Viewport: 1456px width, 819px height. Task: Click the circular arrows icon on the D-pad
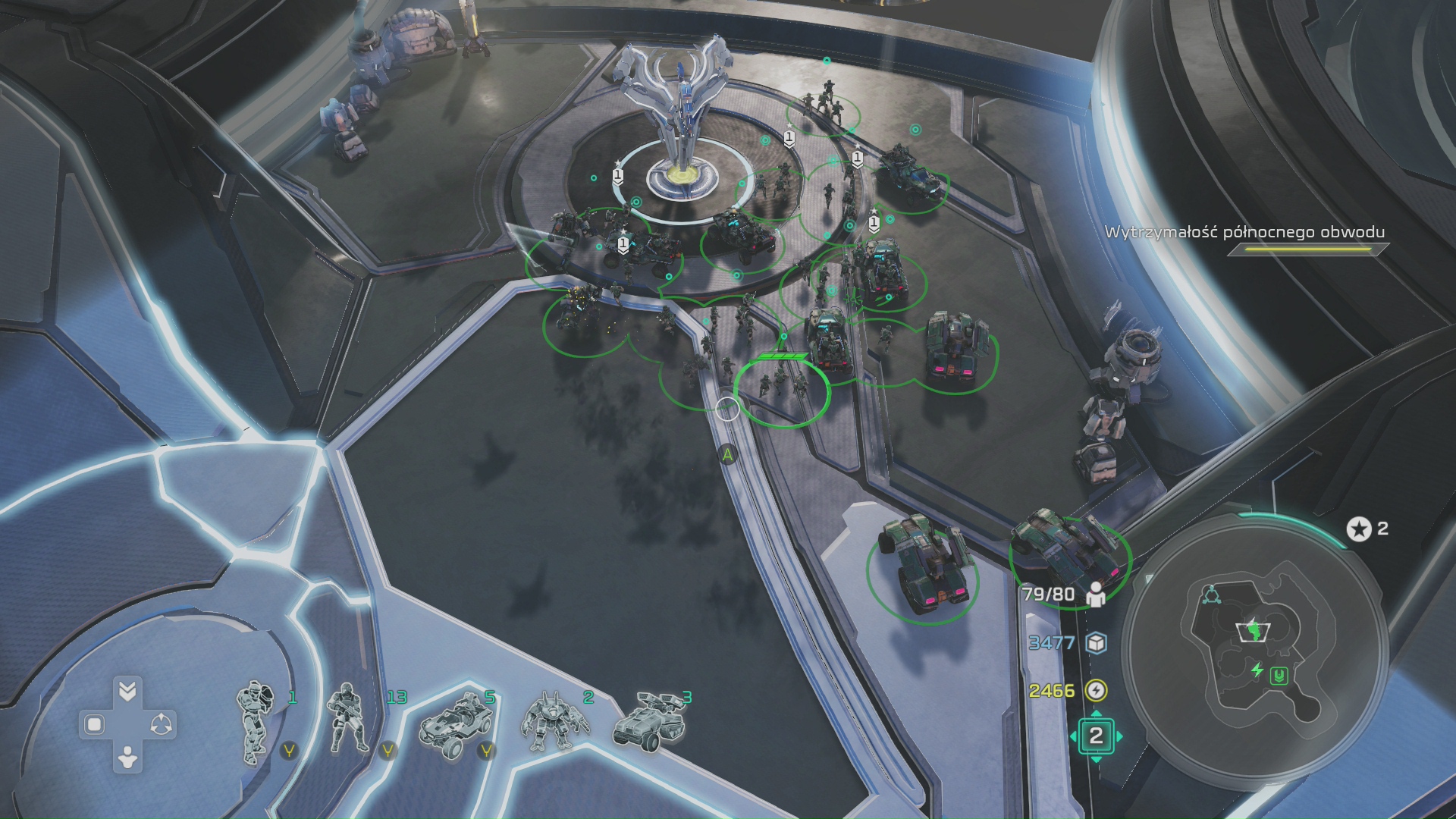click(x=161, y=725)
